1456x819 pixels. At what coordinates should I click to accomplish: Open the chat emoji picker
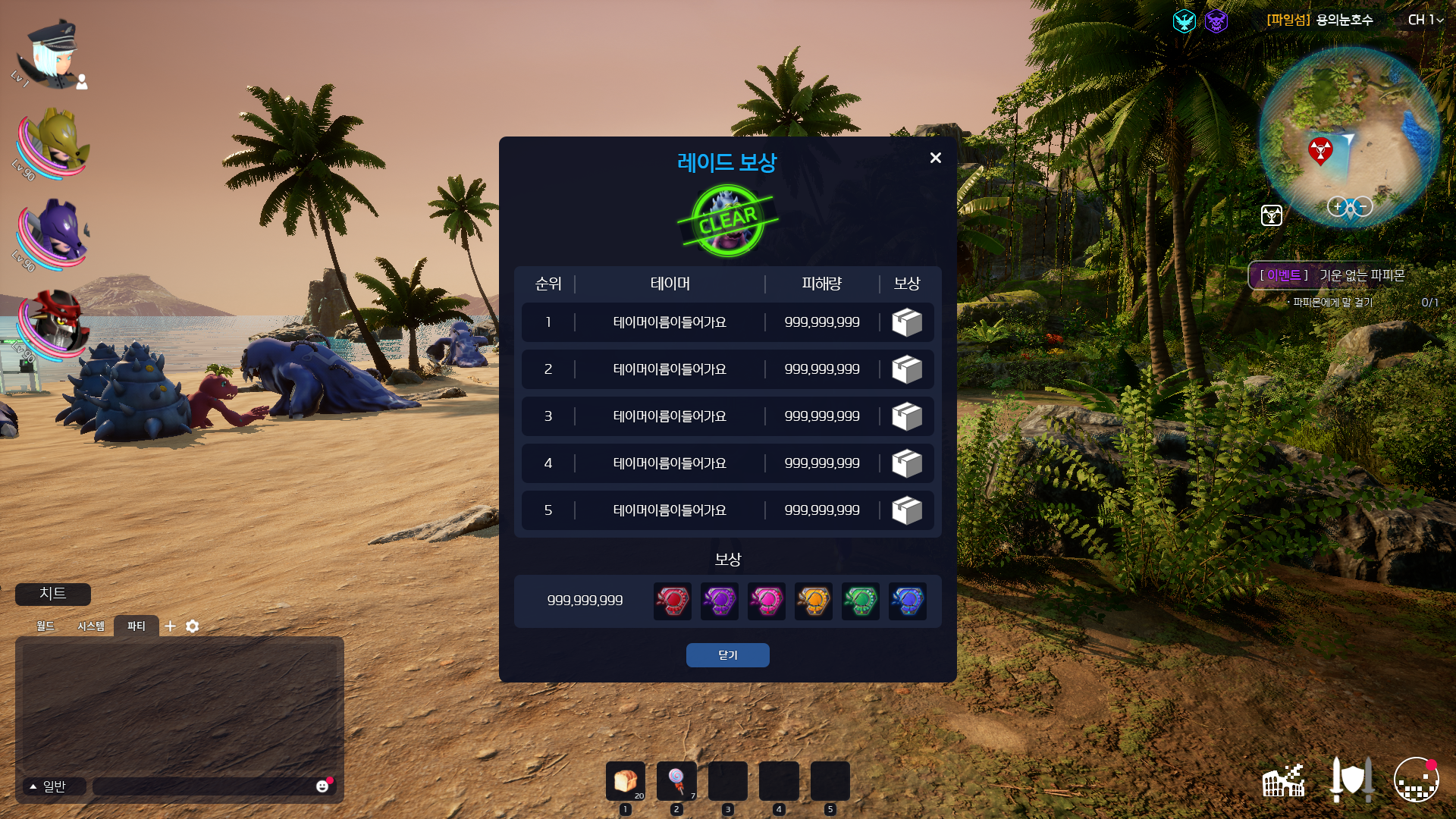click(322, 786)
